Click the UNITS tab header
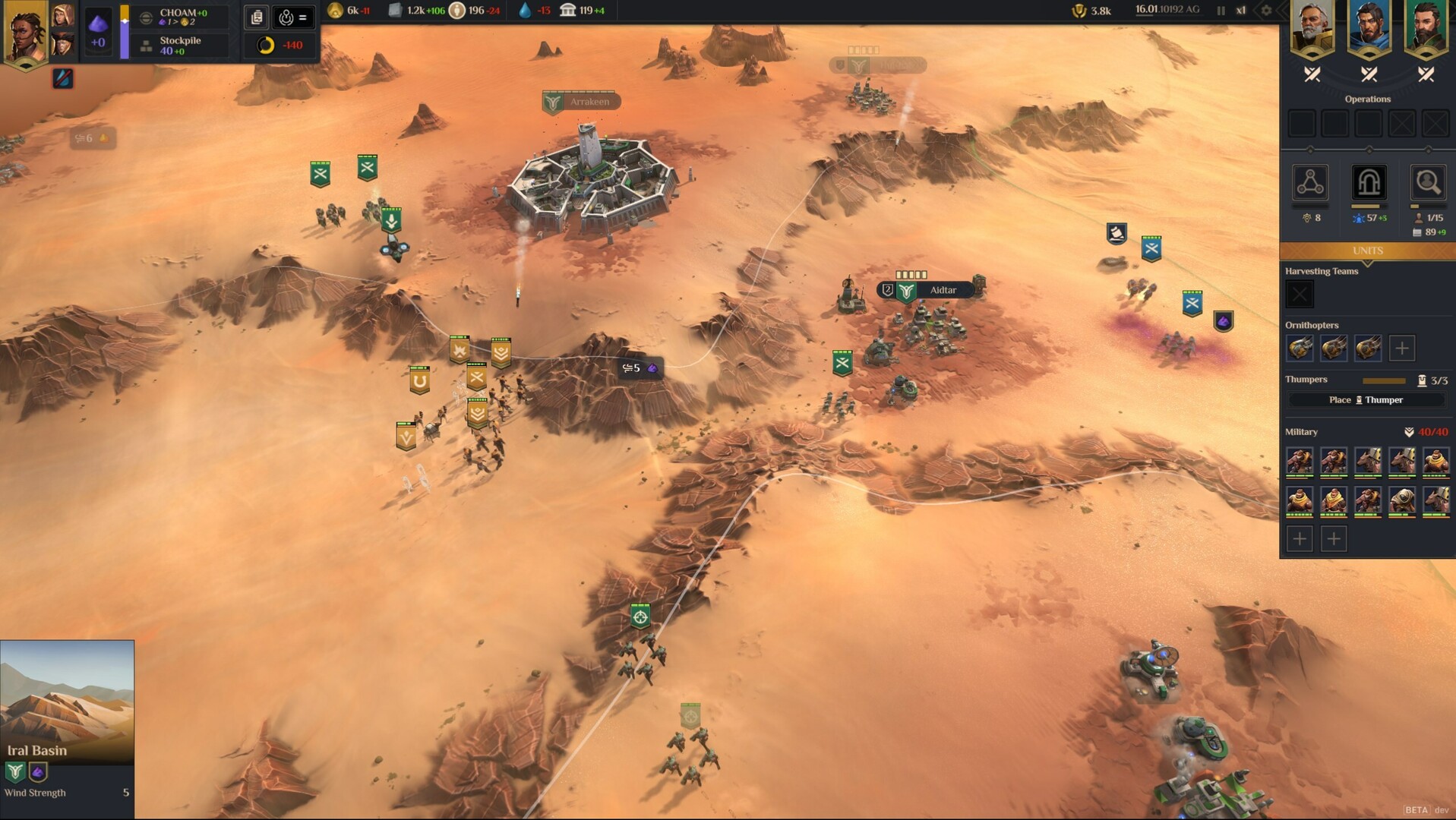 coord(1367,251)
